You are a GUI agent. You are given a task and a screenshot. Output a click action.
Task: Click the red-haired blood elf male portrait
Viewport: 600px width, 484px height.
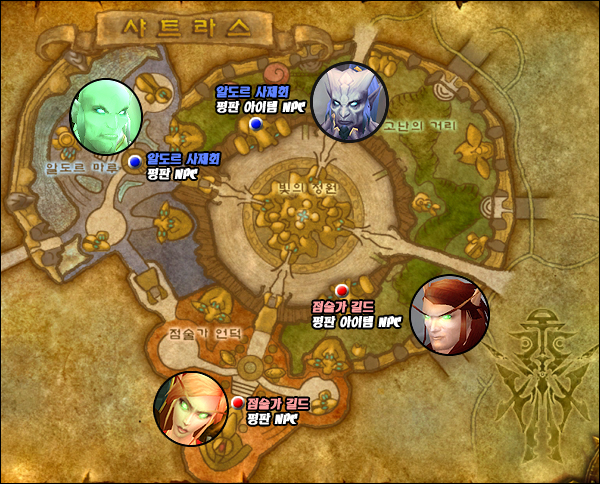coord(450,313)
